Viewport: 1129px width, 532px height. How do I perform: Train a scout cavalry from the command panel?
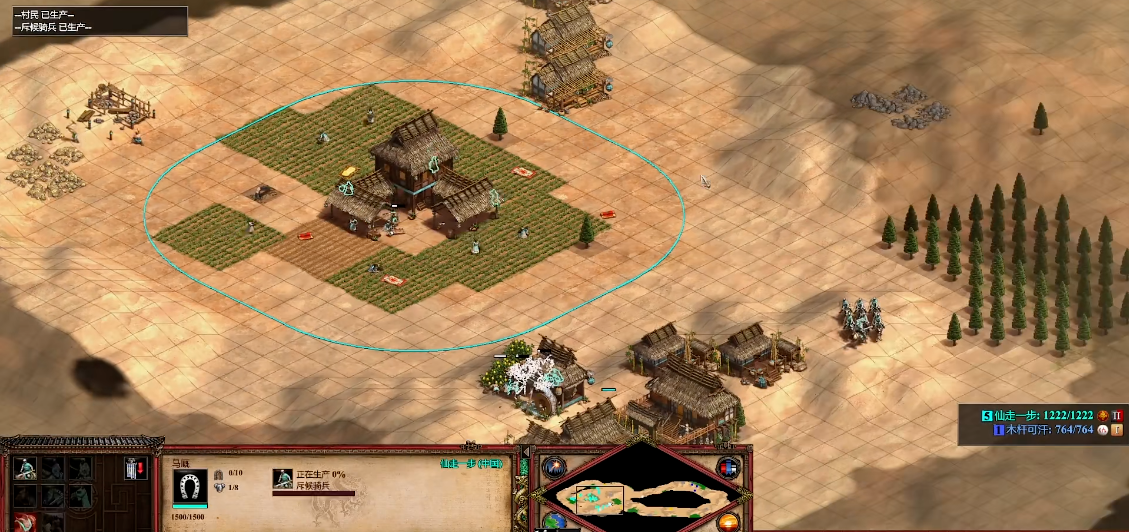(27, 468)
